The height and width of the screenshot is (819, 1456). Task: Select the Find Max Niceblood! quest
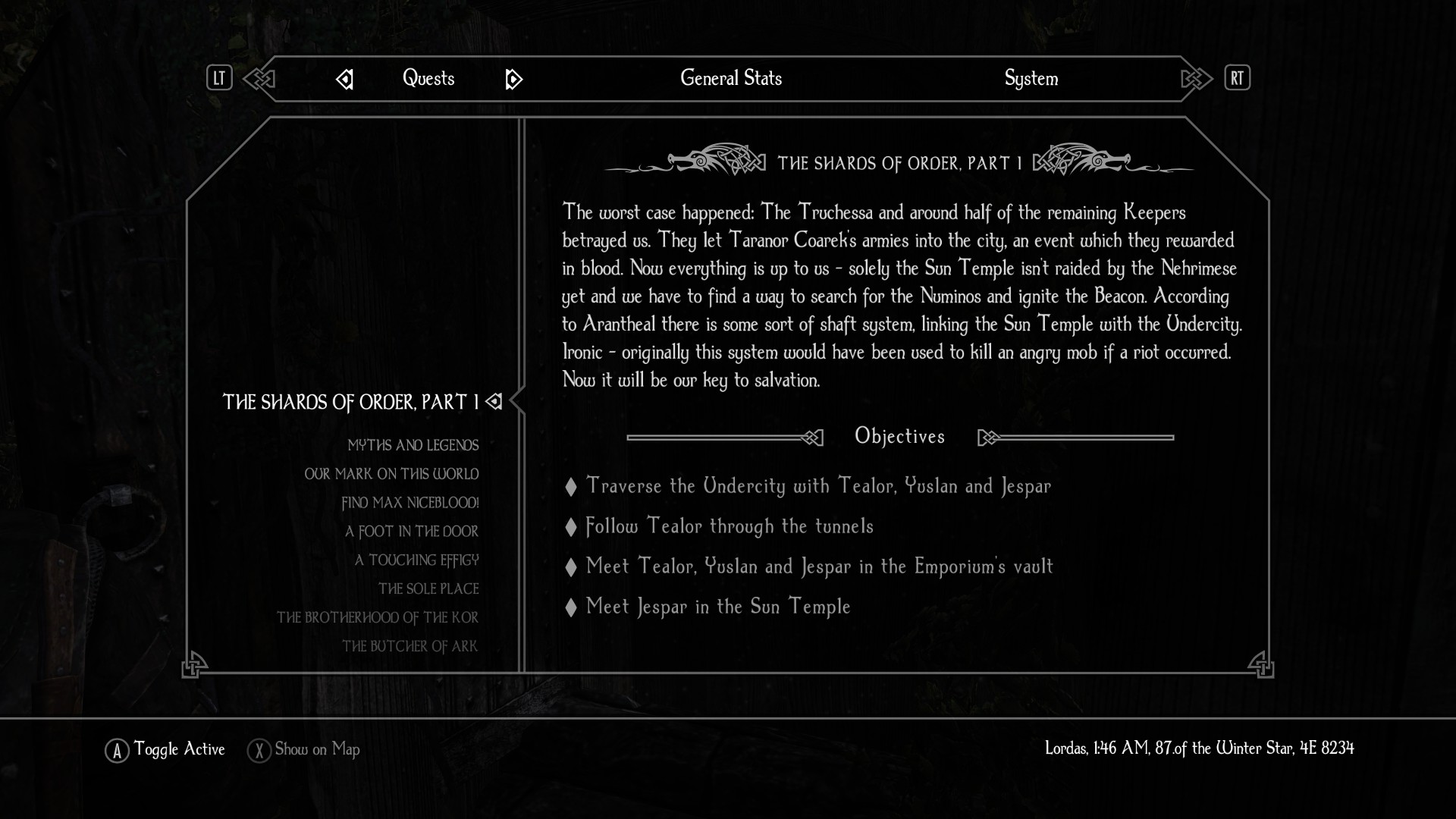point(409,503)
